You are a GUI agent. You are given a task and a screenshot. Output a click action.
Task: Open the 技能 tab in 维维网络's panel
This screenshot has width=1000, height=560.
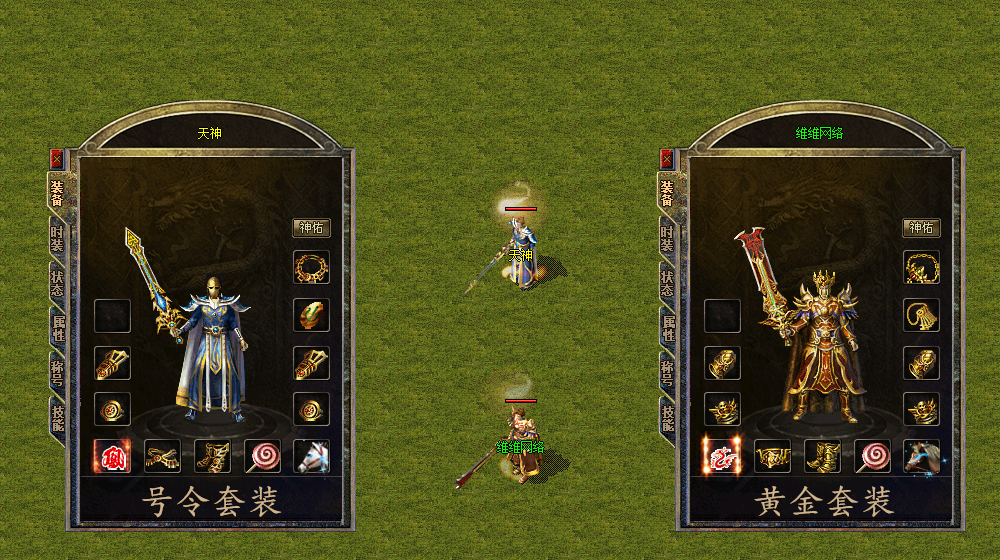point(667,413)
